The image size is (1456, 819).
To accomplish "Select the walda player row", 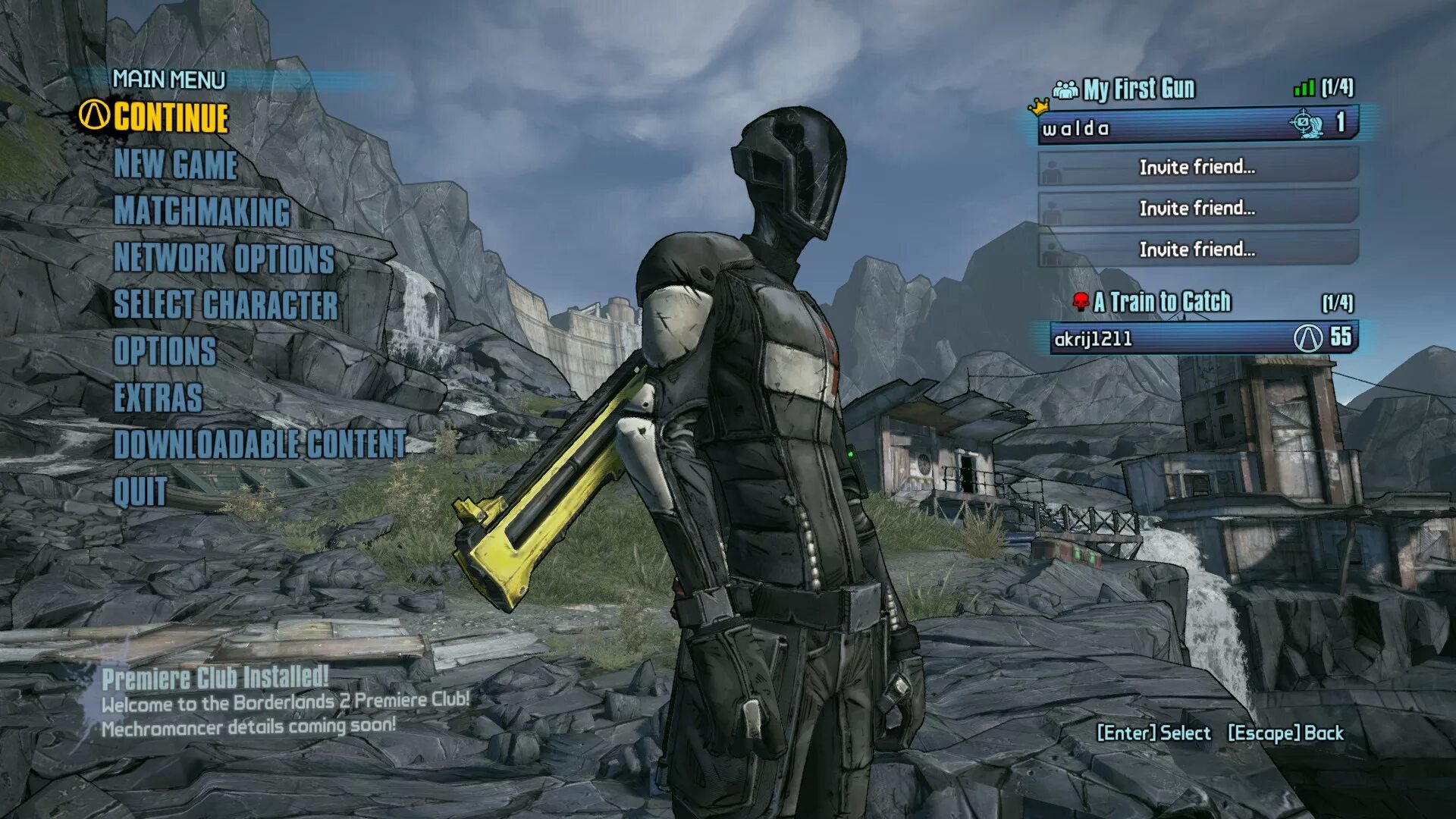I will coord(1197,126).
